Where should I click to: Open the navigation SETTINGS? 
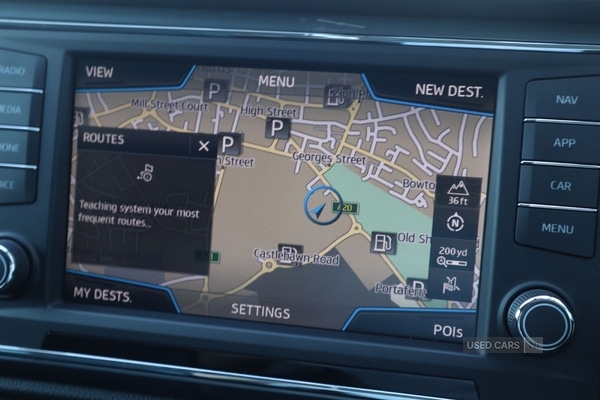pos(261,310)
